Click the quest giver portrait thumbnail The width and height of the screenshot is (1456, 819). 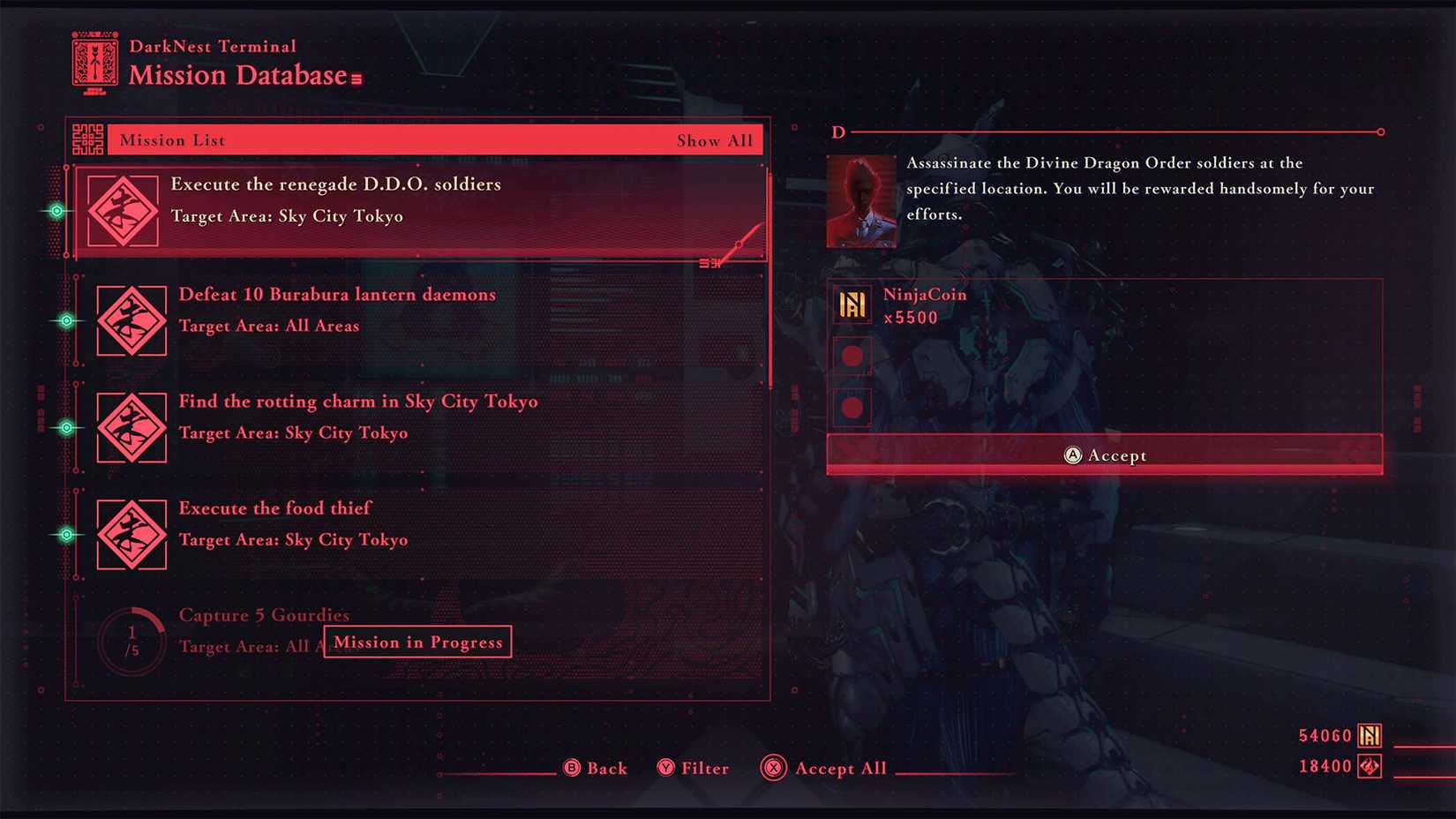[860, 199]
